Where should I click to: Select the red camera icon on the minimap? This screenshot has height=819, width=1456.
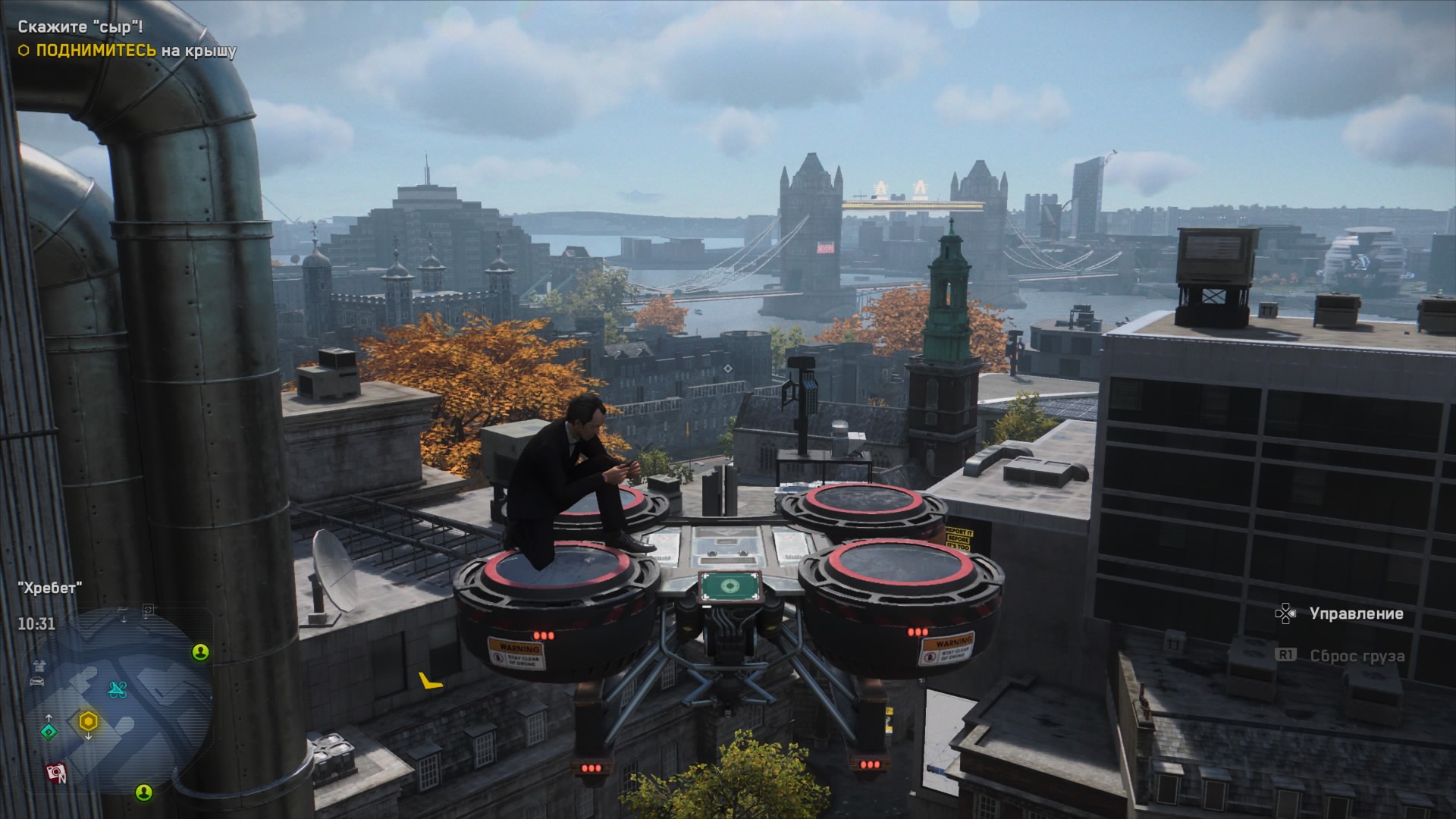click(x=55, y=773)
